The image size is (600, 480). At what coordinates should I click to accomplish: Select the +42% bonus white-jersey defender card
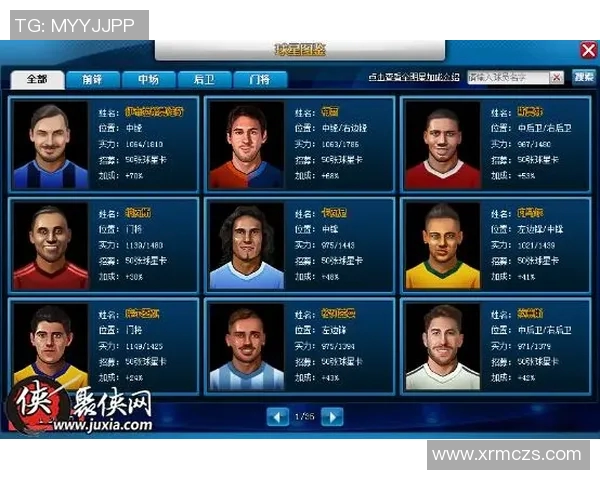(495, 346)
